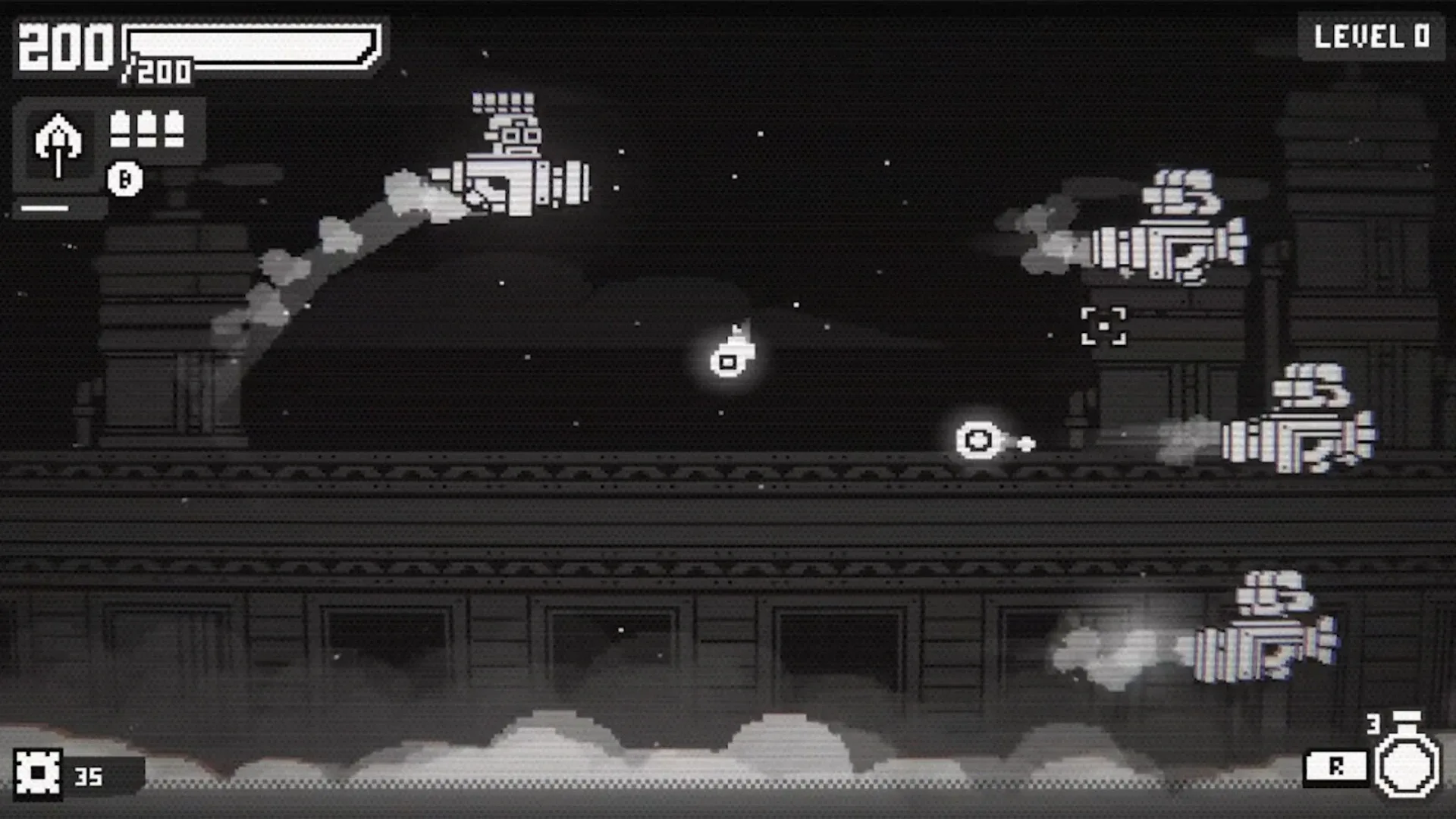Select the square ammo icon beside the 35 counter
Image resolution: width=1456 pixels, height=819 pixels.
click(x=36, y=775)
